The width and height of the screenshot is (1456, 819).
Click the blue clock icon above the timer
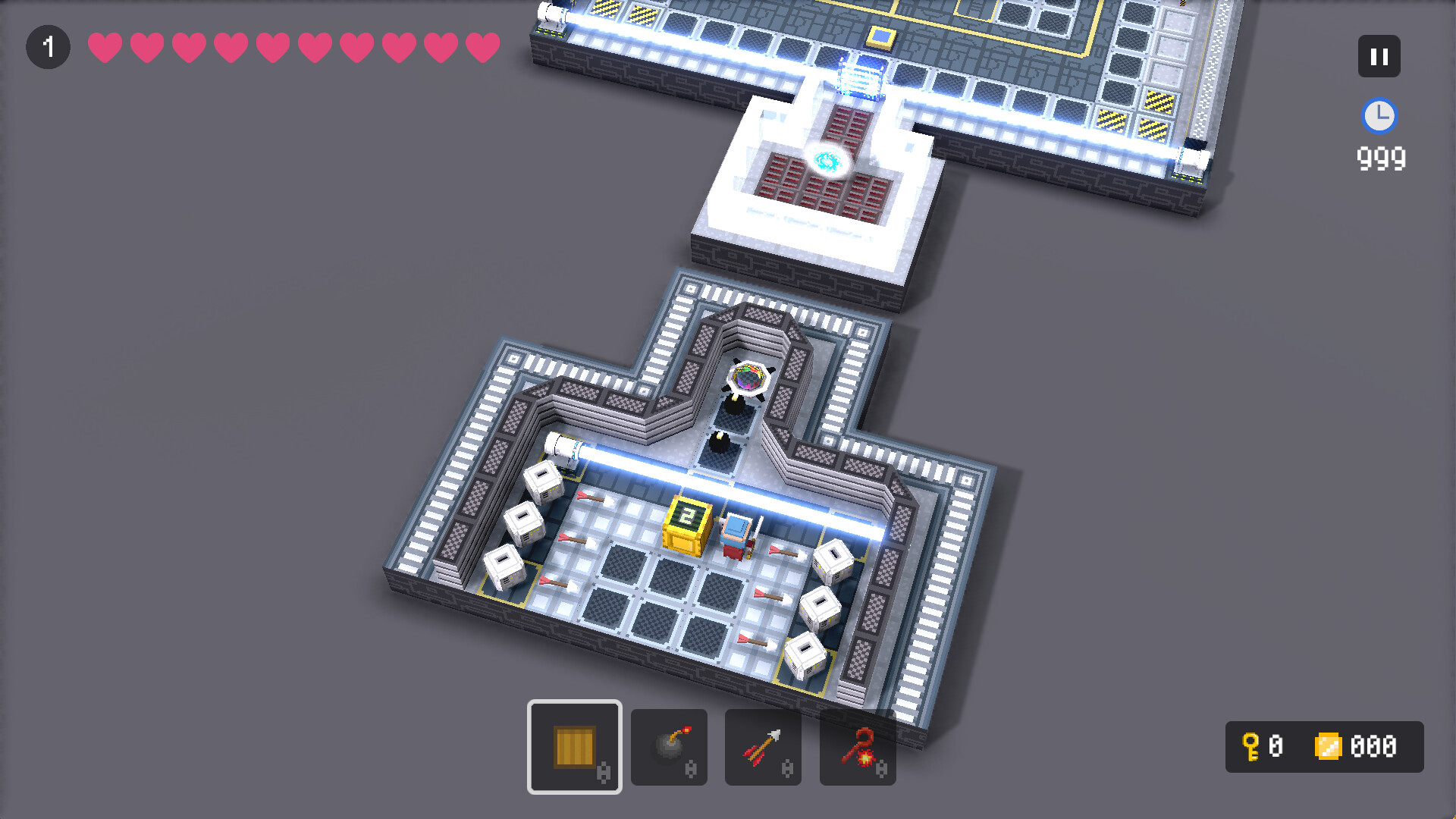[x=1379, y=117]
